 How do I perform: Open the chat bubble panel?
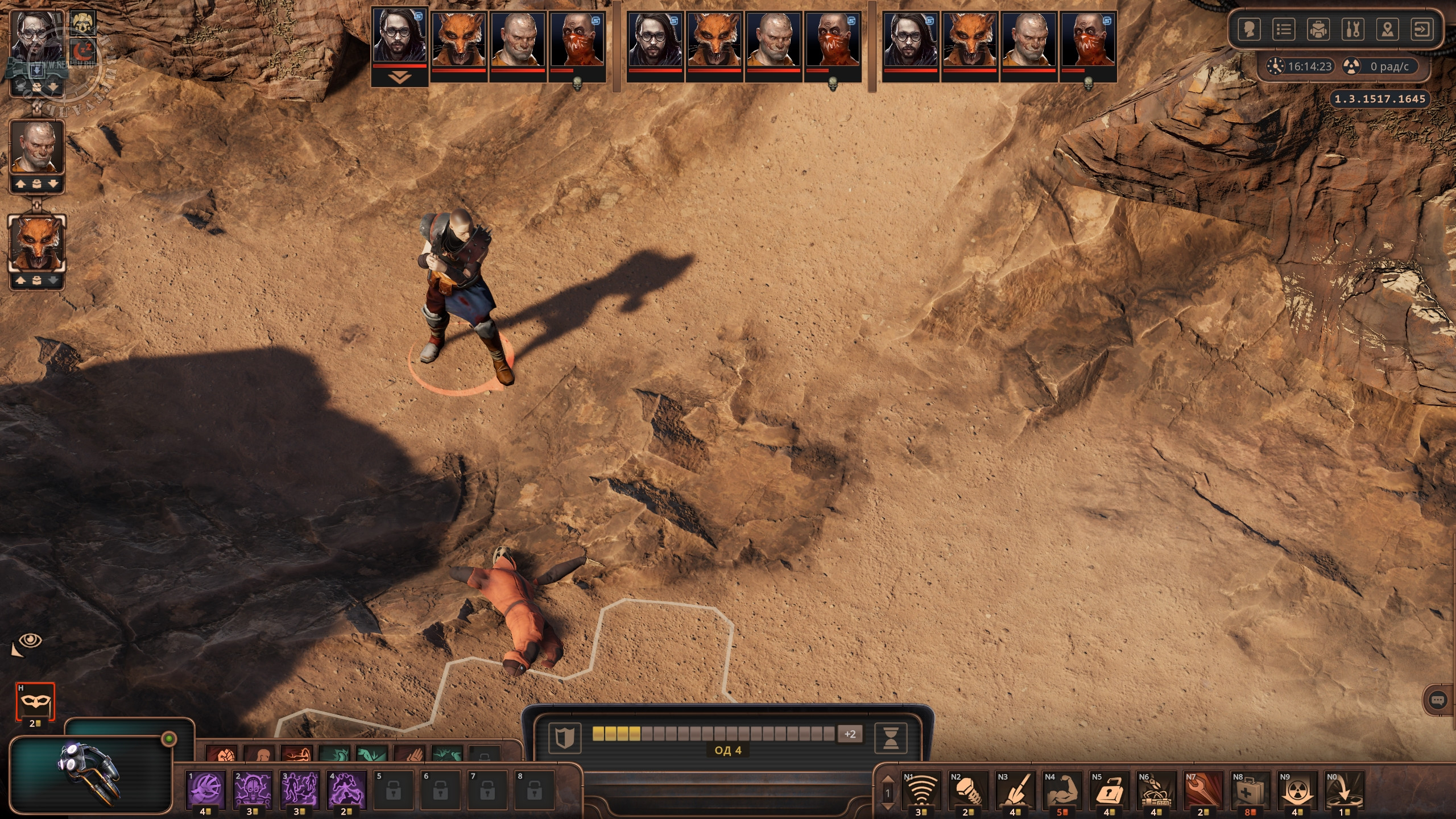click(1438, 700)
